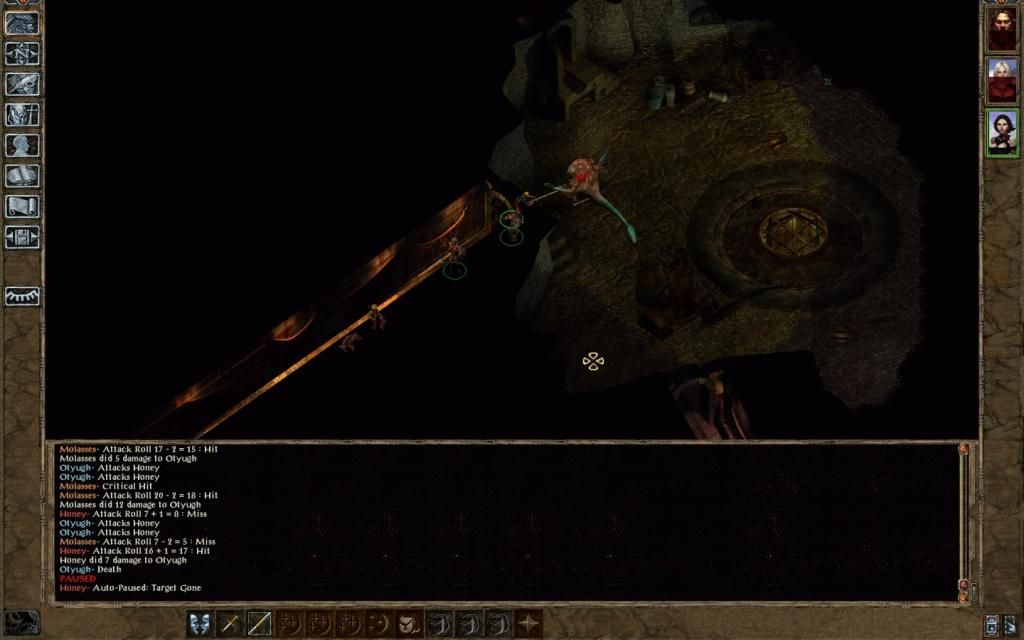The image size is (1024, 640).
Task: Toggle the clock button in the bottom-left corner
Action: (22, 622)
